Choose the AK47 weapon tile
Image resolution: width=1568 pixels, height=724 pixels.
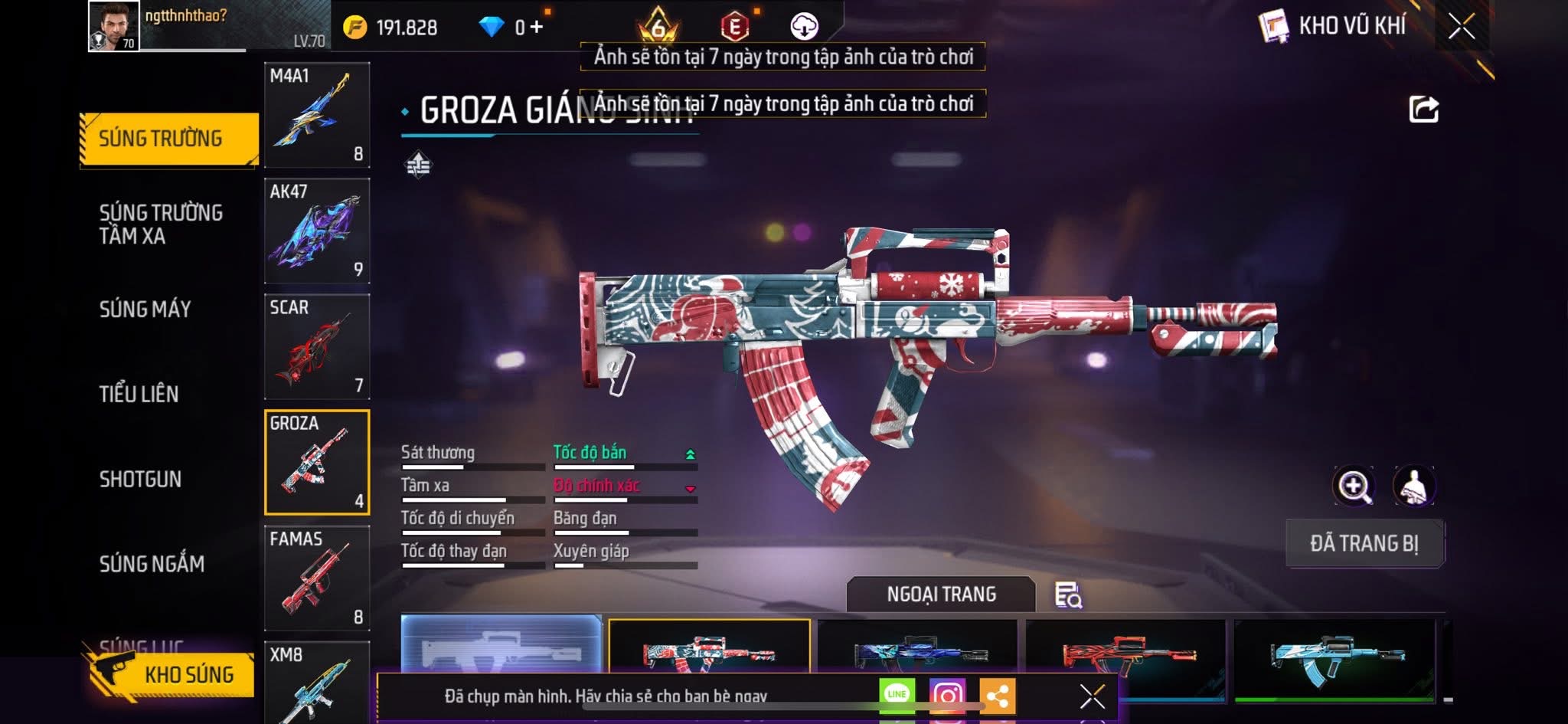click(x=317, y=231)
